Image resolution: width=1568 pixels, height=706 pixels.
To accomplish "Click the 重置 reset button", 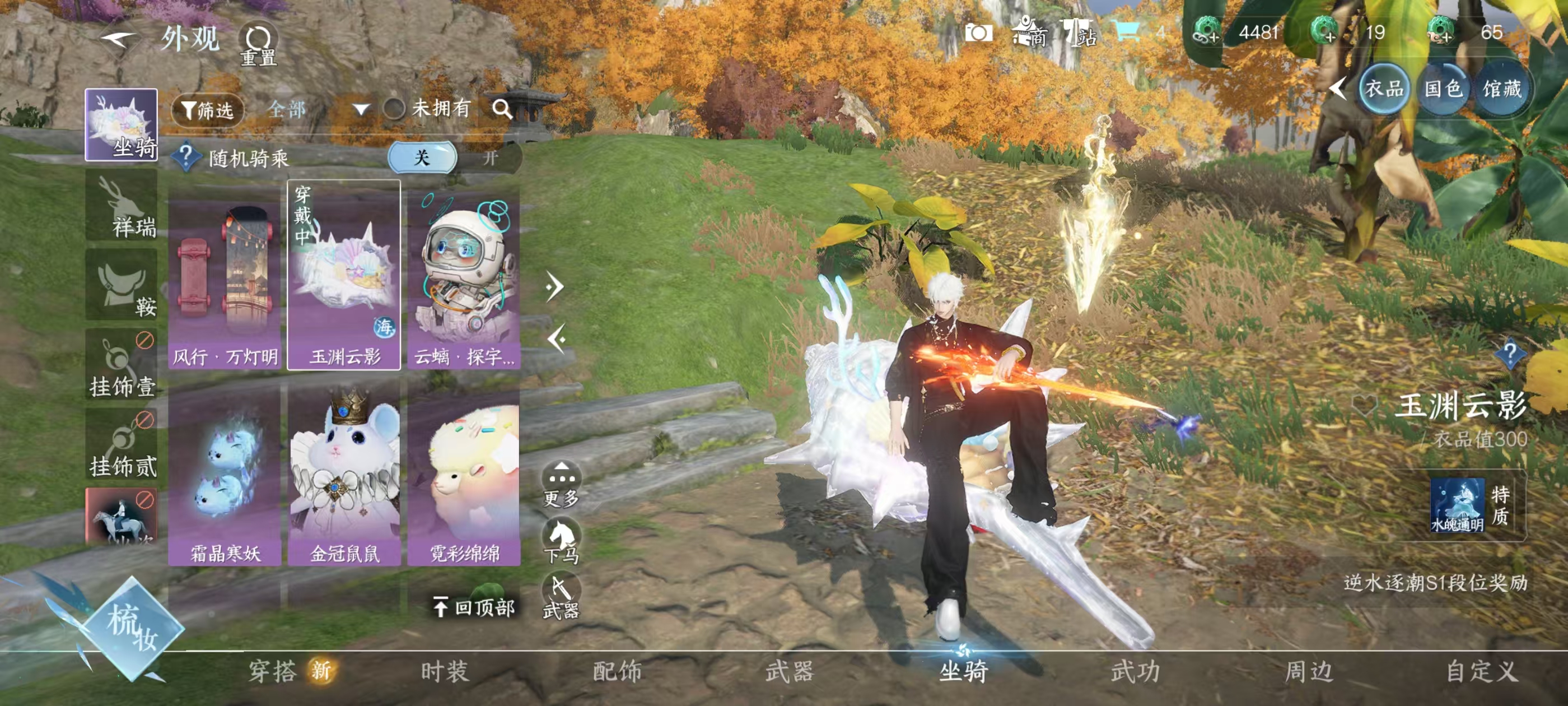I will click(x=258, y=44).
